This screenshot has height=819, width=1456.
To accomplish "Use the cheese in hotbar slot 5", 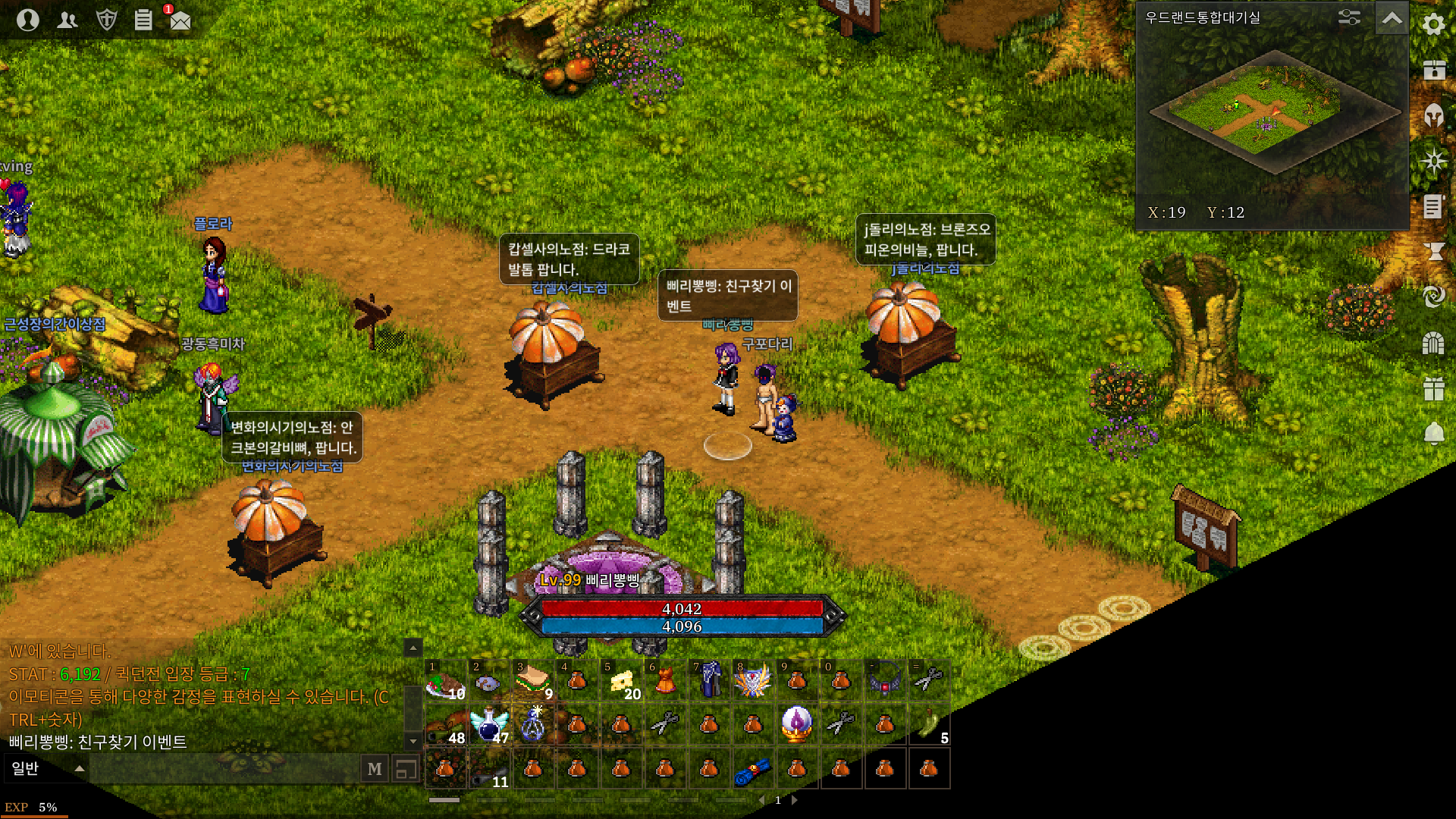I will click(622, 680).
